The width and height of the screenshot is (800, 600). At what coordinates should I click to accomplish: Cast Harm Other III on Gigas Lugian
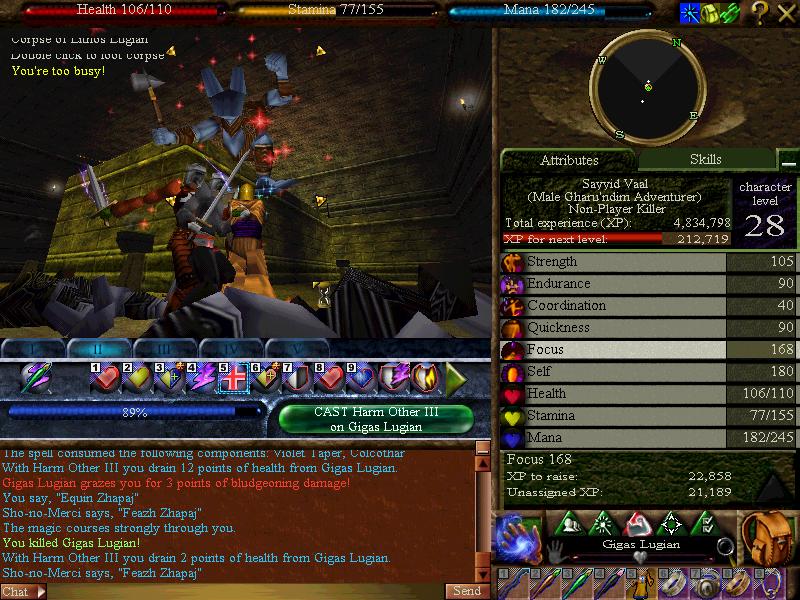(378, 419)
